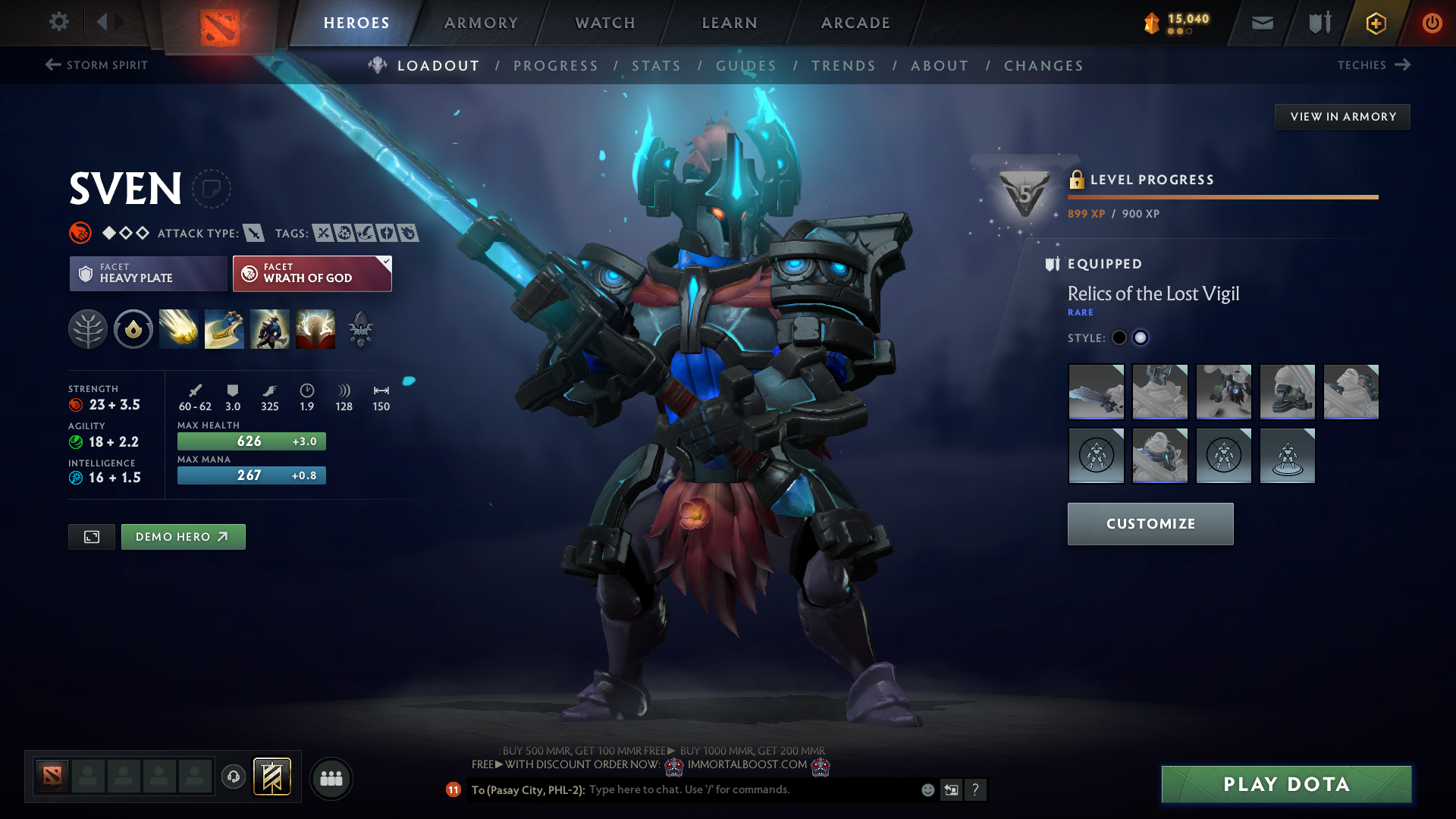Select the equipped sword item thumbnail
Image resolution: width=1456 pixels, height=819 pixels.
point(1096,391)
